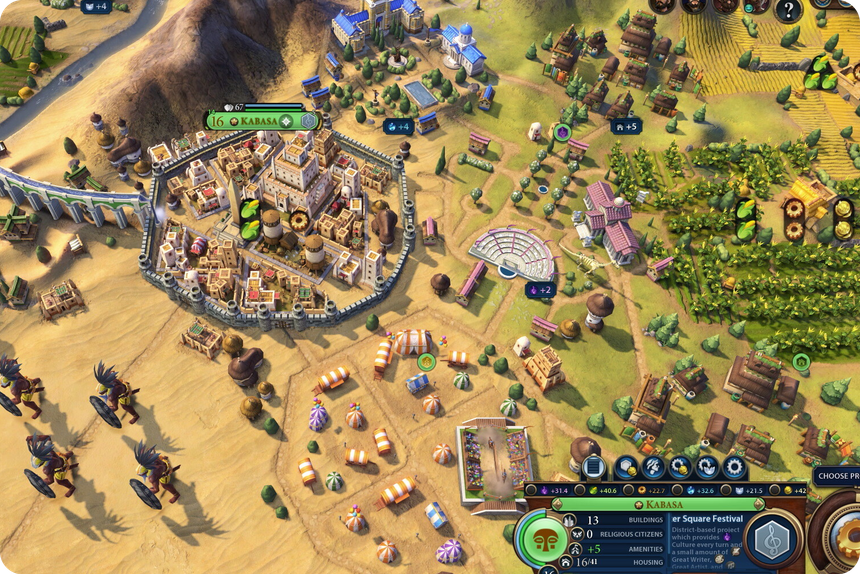The width and height of the screenshot is (860, 574).
Task: Click the purchase with faith gear button
Action: (708, 466)
